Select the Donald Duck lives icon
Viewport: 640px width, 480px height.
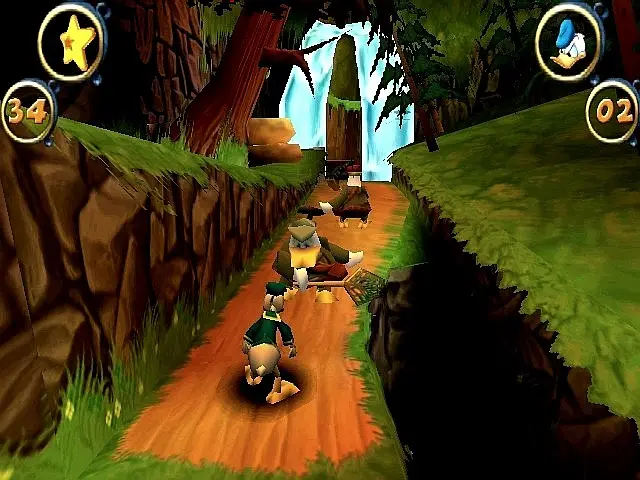pos(568,41)
